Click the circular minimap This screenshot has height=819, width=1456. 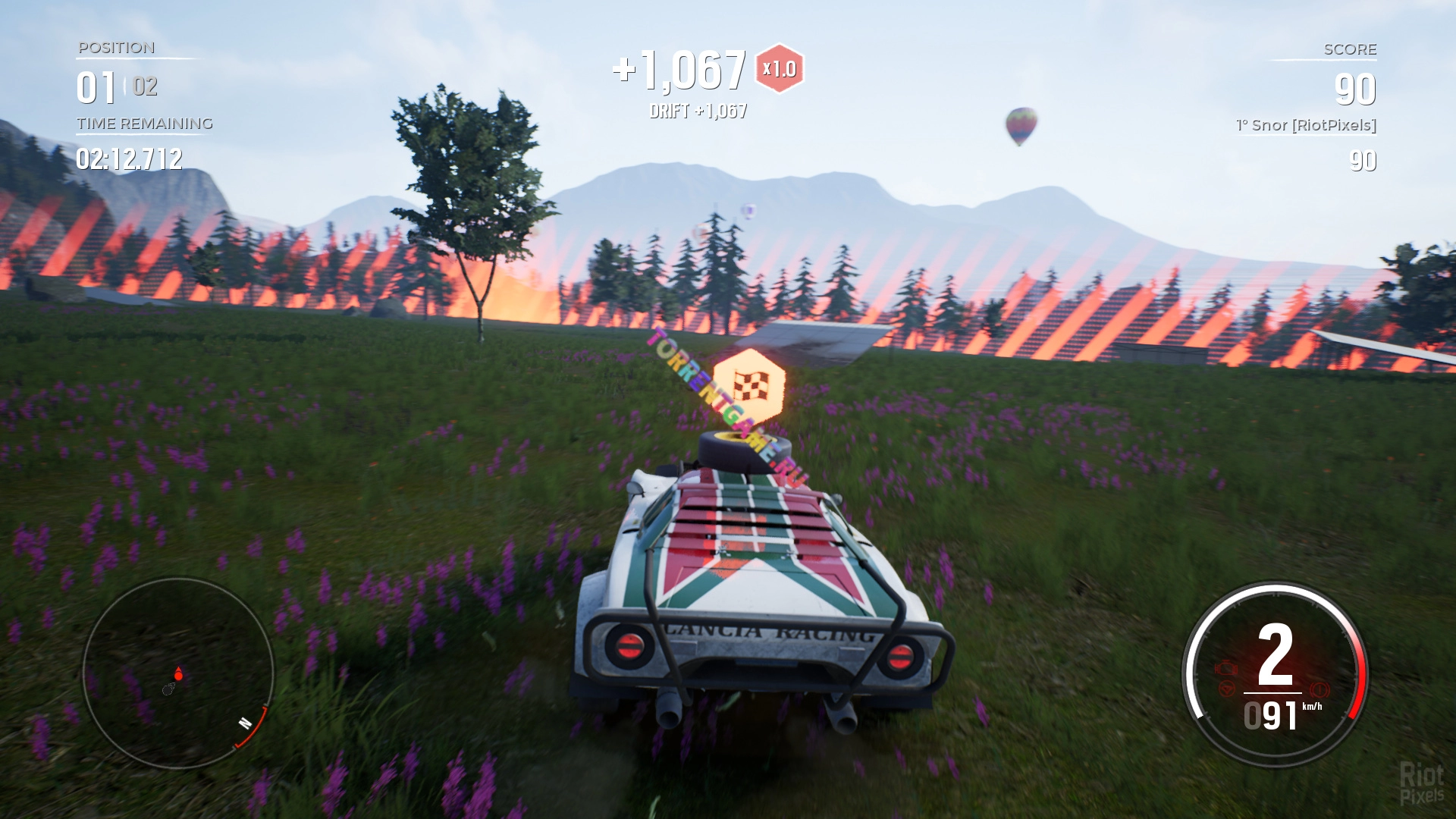pyautogui.click(x=177, y=673)
